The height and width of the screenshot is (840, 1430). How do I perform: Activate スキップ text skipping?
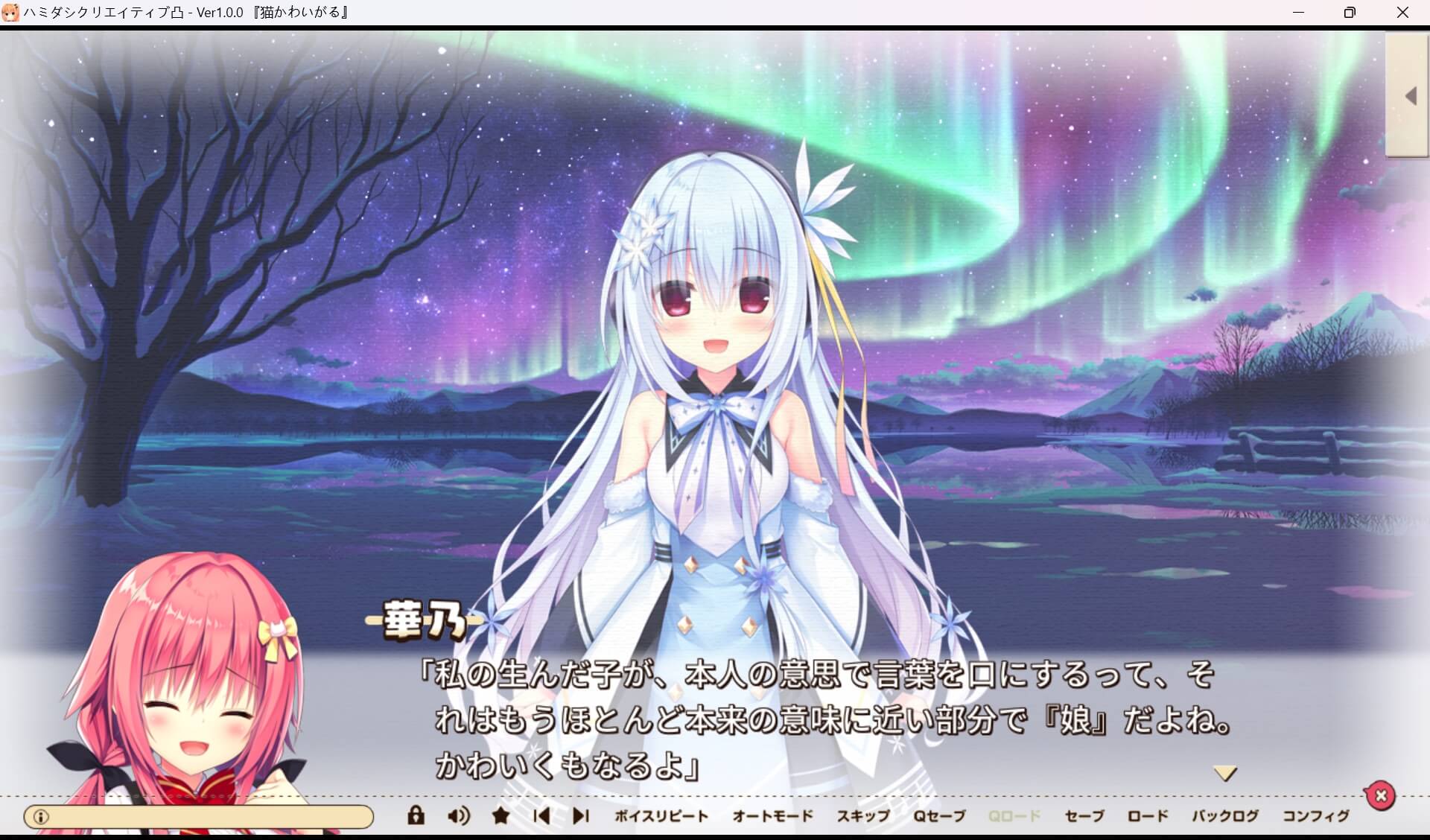(x=863, y=815)
